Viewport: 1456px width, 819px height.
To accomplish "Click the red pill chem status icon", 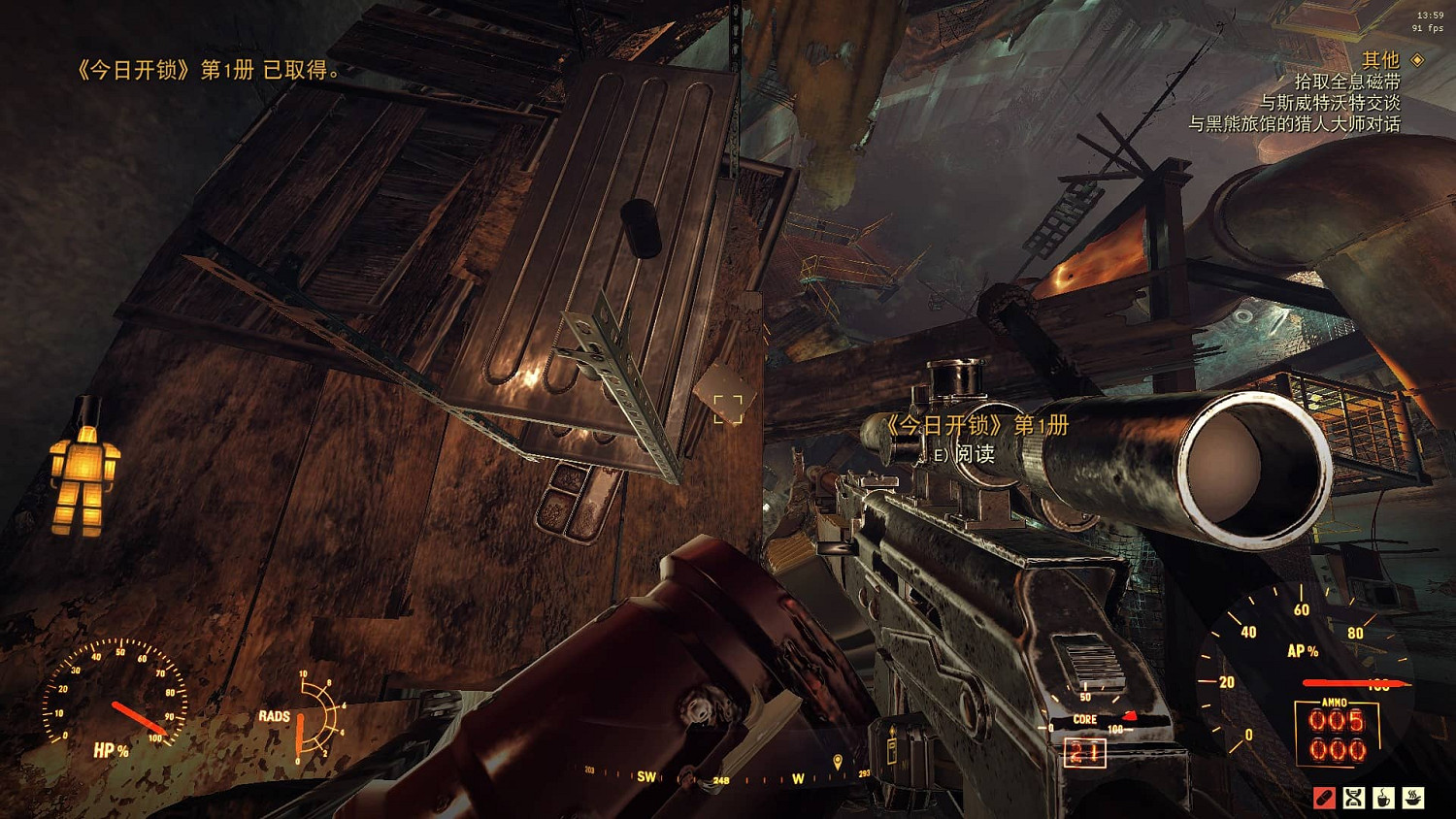I will pyautogui.click(x=1324, y=798).
